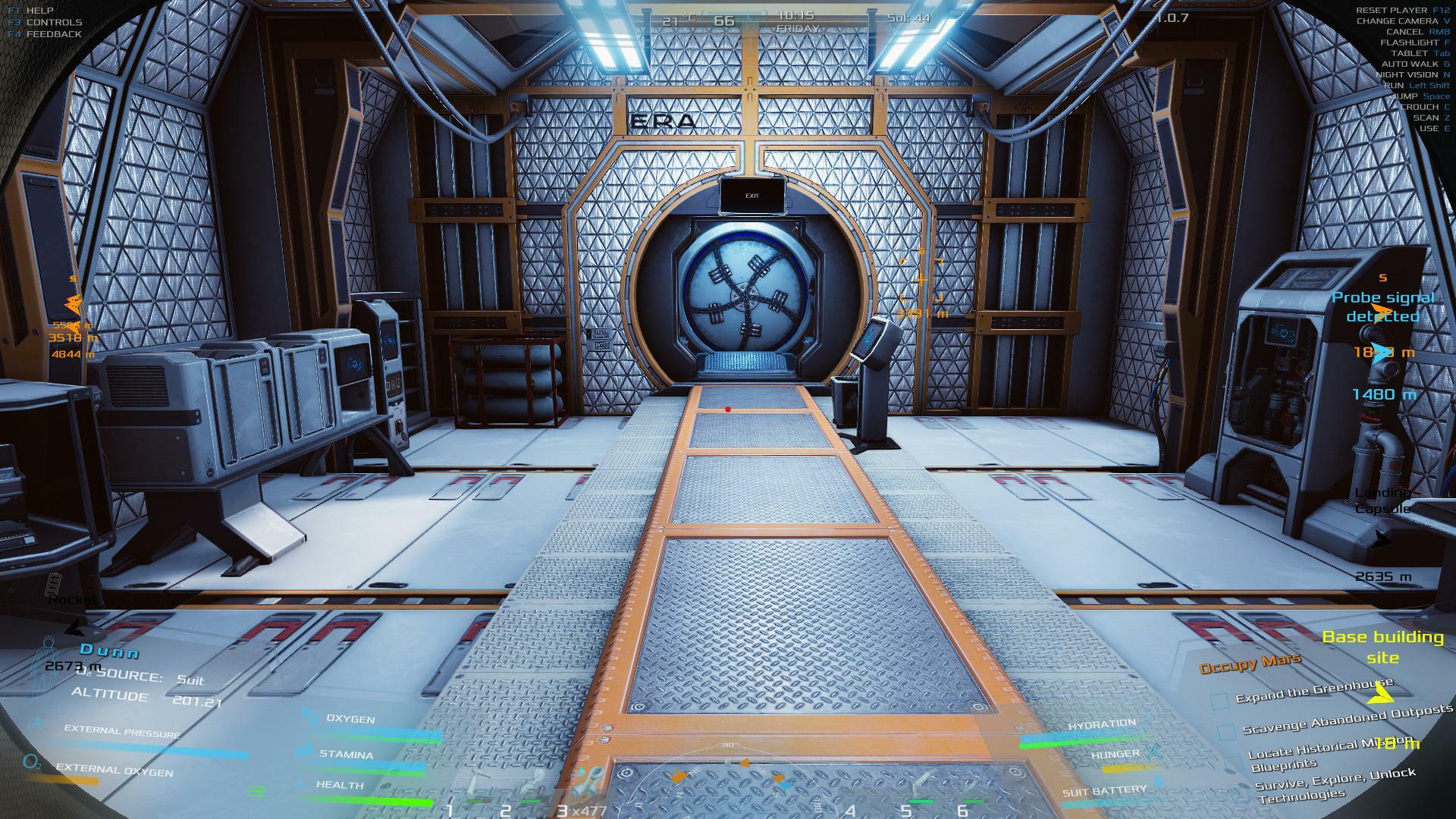1456x819 pixels.
Task: Select the Locate Historical Mission Blueprints objective
Action: (1327, 753)
